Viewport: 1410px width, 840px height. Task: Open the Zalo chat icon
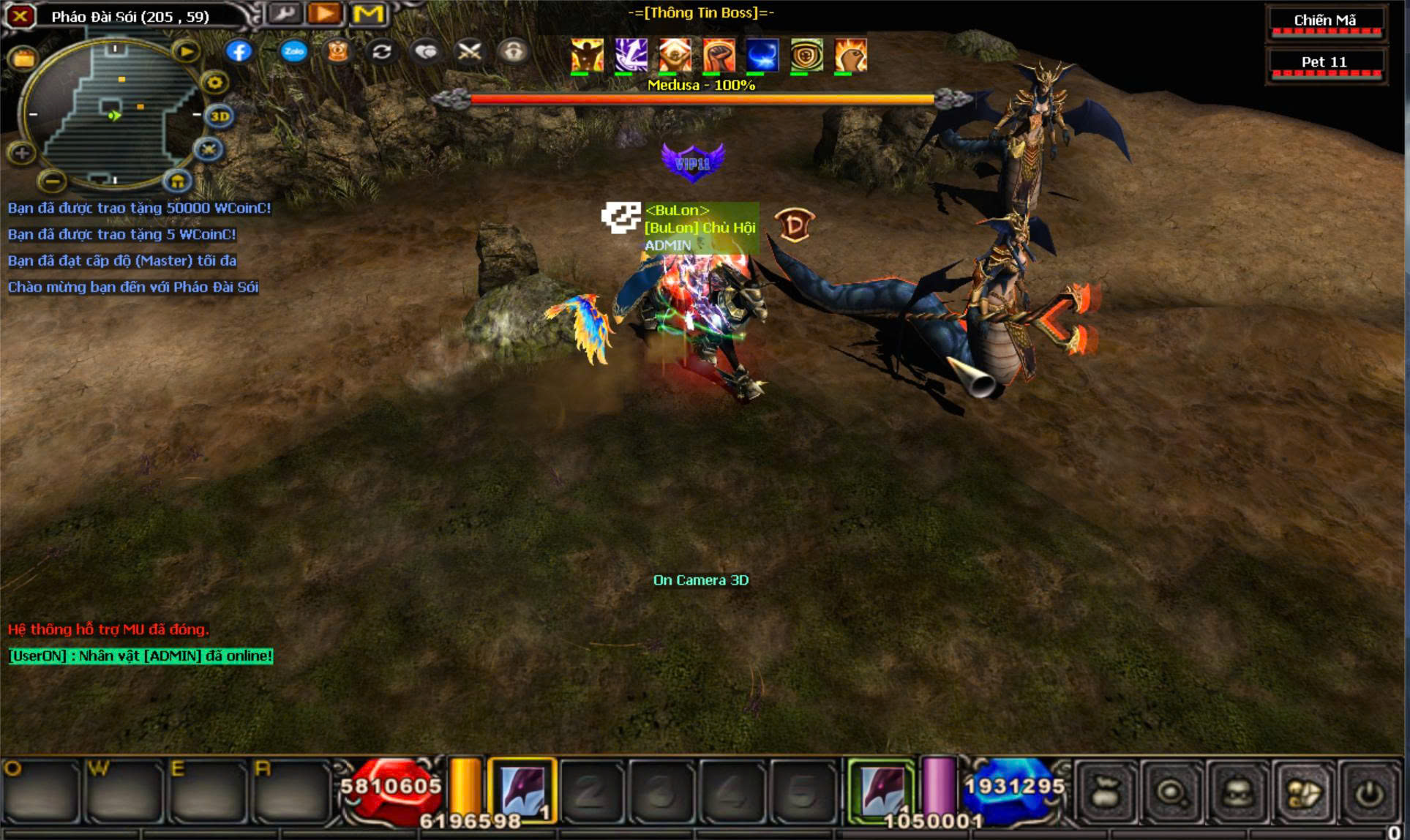[x=293, y=51]
